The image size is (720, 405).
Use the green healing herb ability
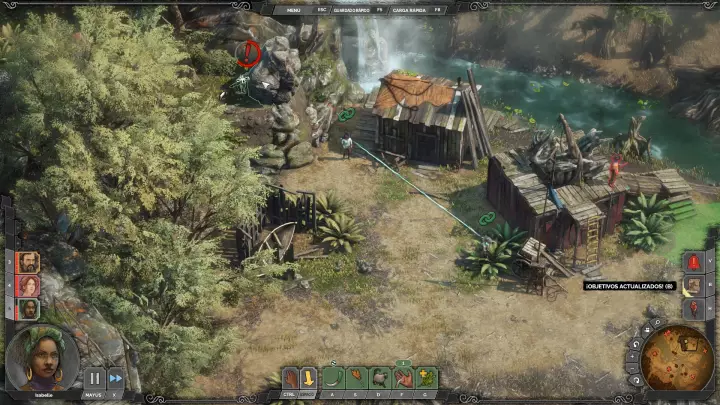point(427,378)
